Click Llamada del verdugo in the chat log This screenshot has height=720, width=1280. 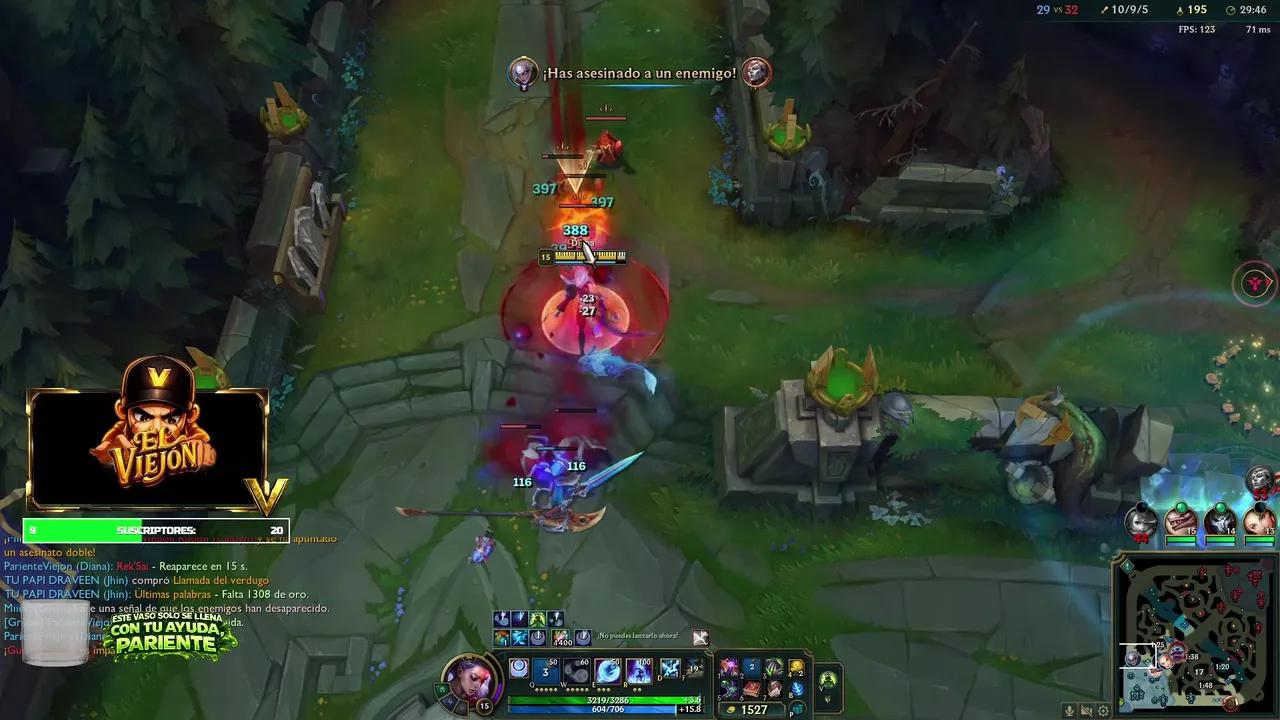click(221, 580)
